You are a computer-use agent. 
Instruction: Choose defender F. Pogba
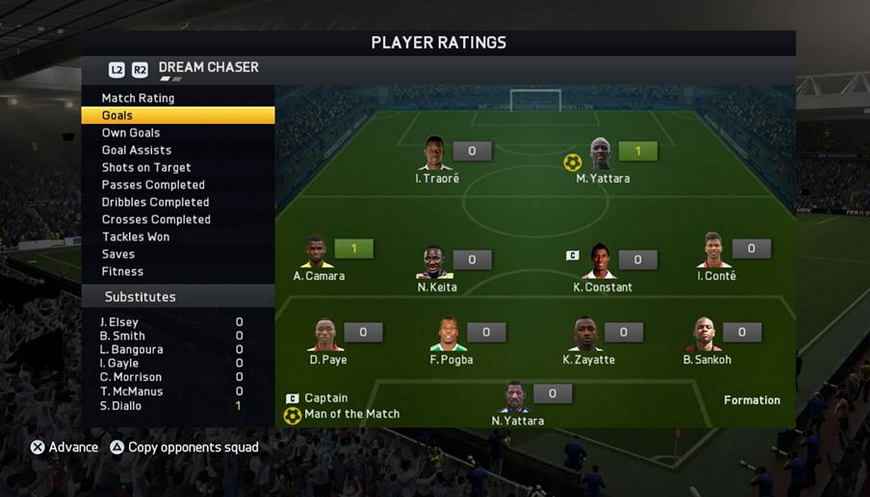point(449,335)
